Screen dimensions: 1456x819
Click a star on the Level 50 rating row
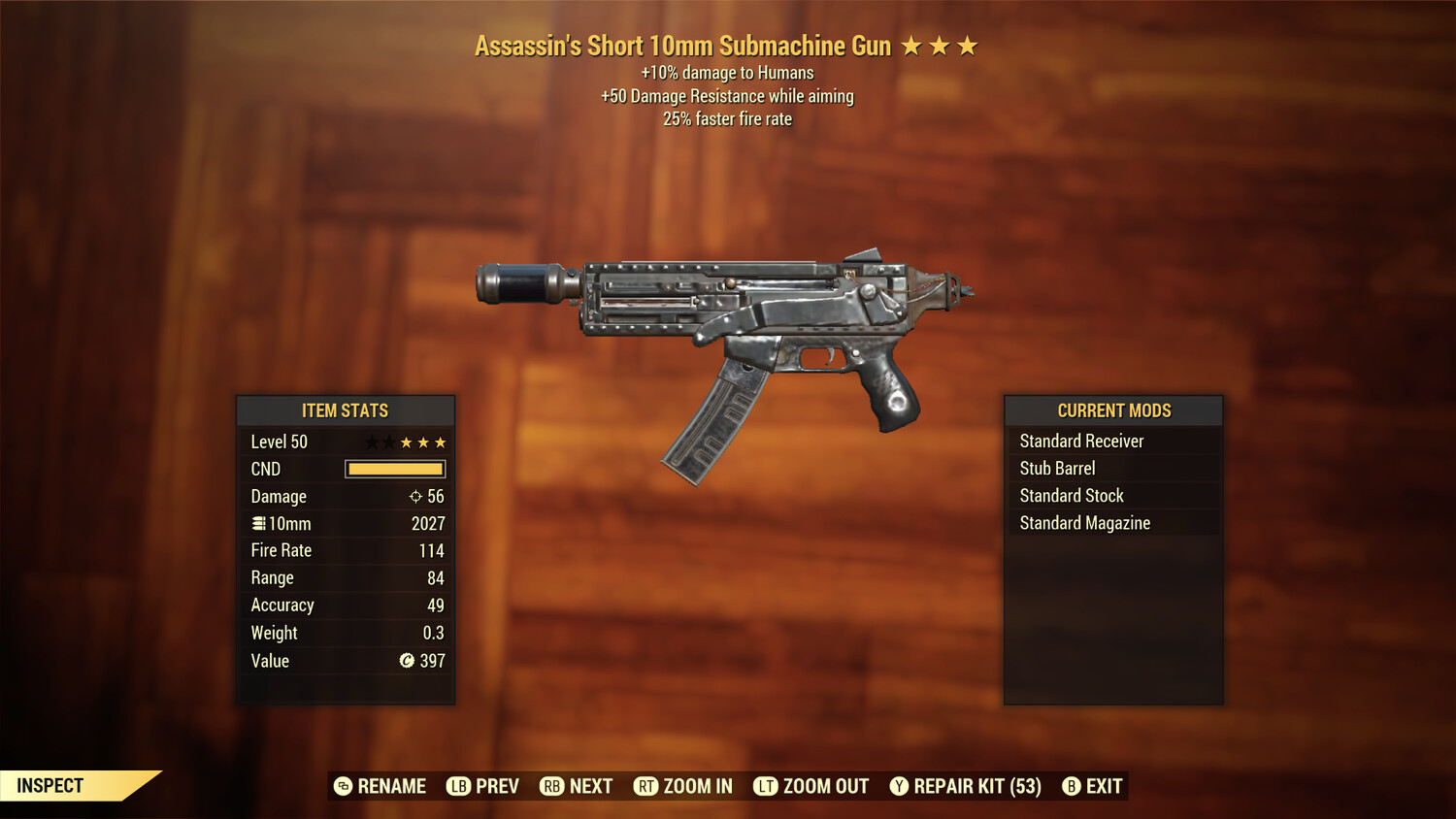pyautogui.click(x=423, y=442)
